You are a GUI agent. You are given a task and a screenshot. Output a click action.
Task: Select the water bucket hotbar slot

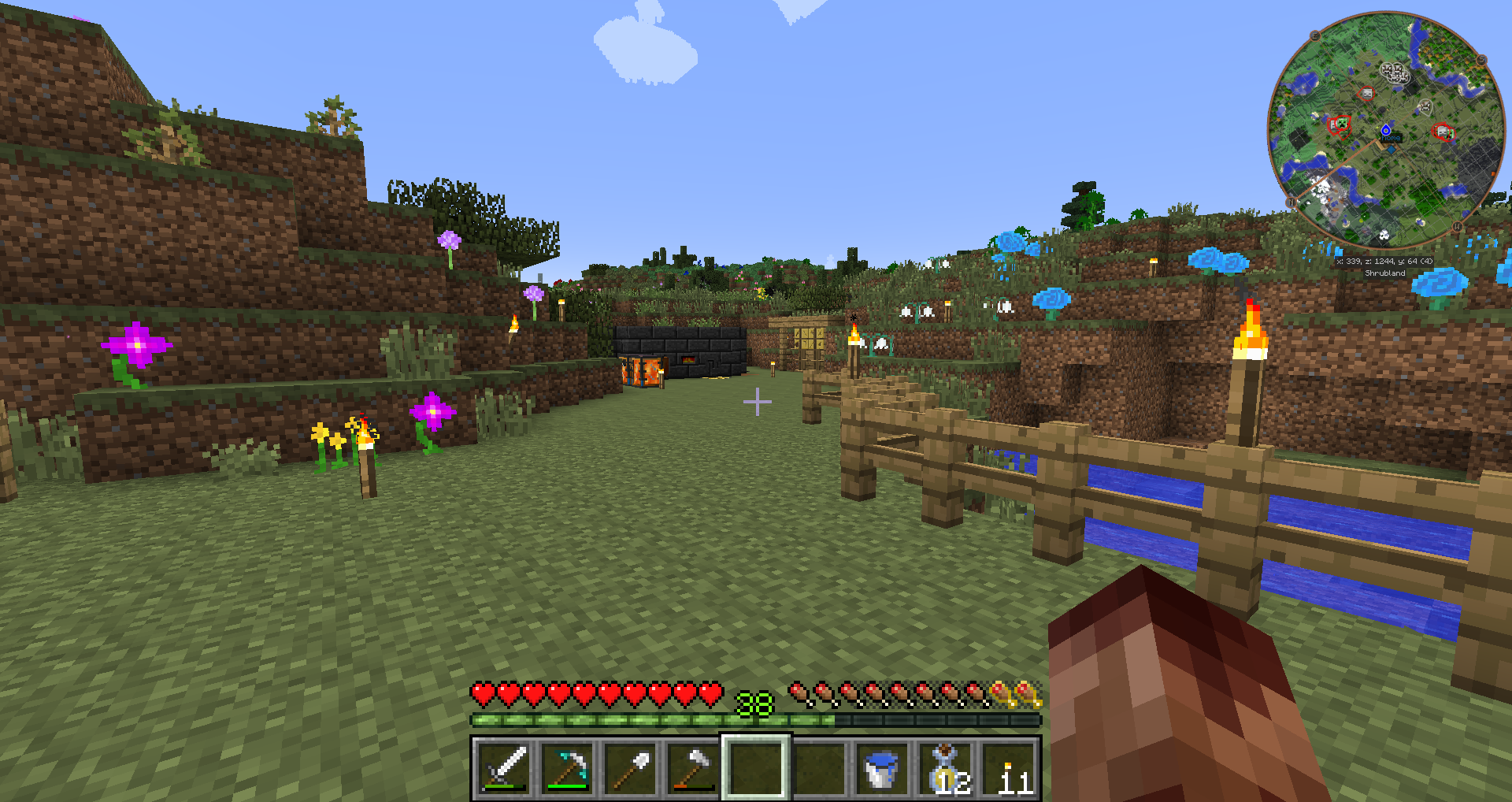pos(882,768)
